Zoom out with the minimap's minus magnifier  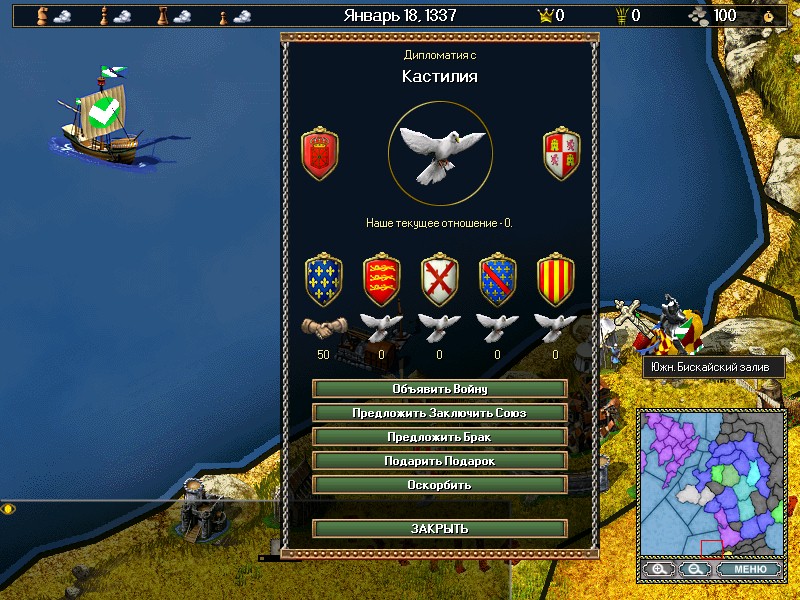(x=694, y=569)
